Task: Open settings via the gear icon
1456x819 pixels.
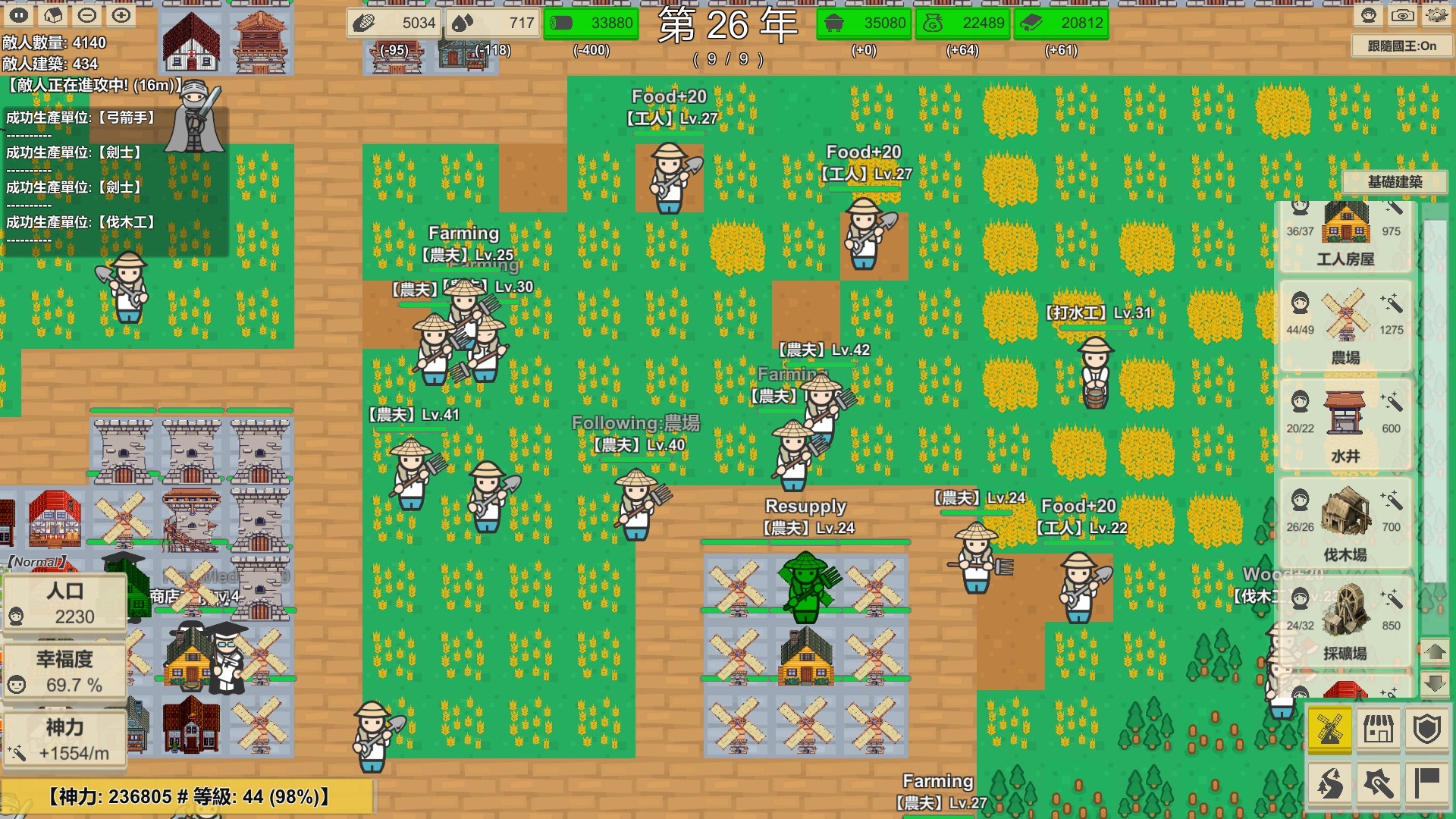Action: coord(1439,15)
